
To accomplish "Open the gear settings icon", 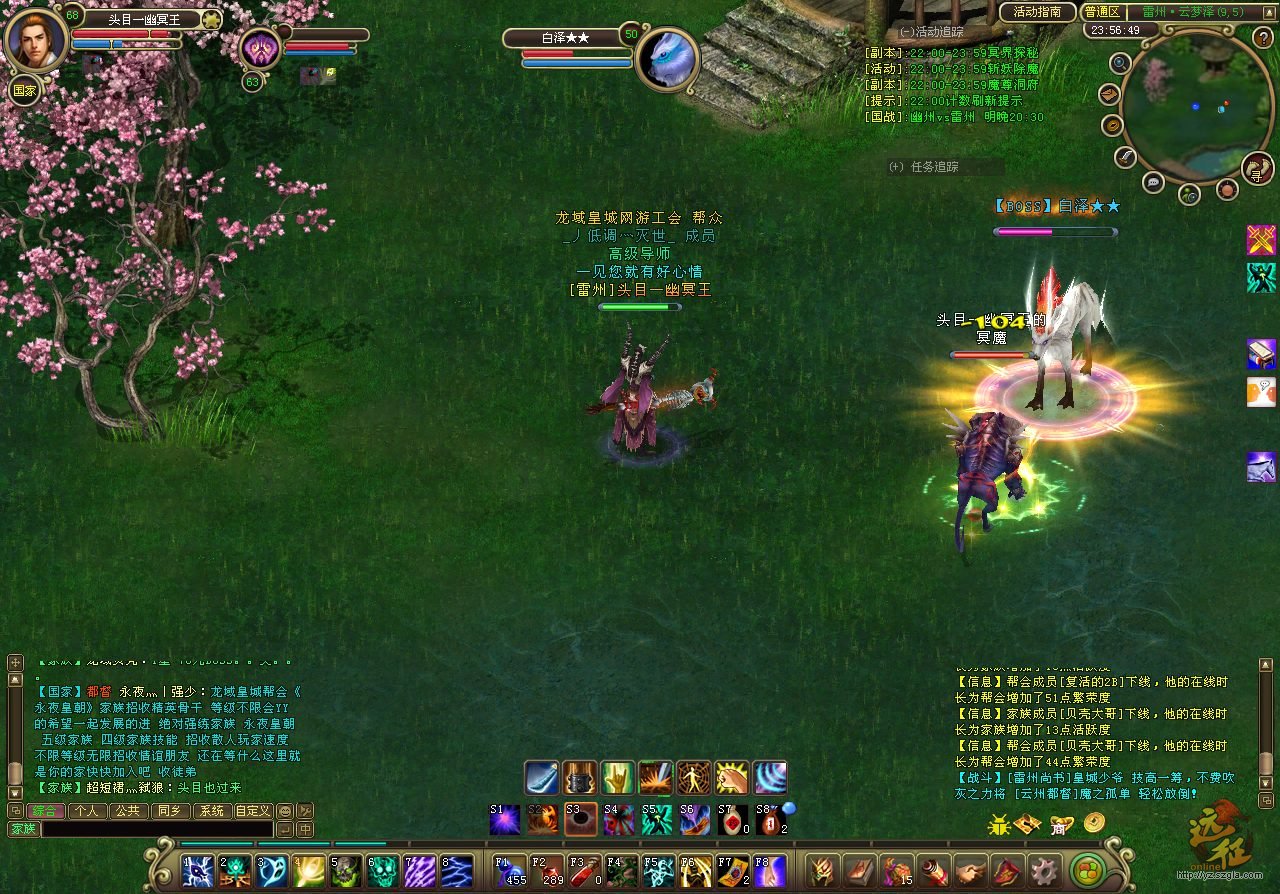I will [1045, 871].
